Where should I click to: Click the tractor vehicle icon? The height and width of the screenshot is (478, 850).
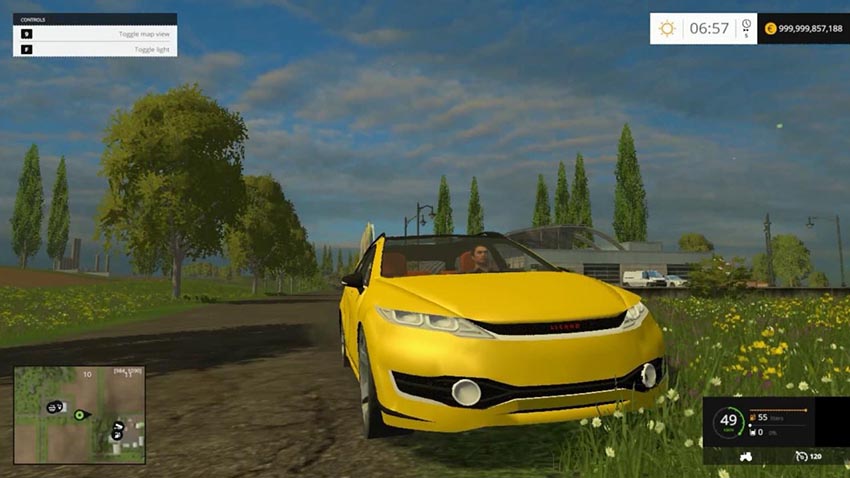(745, 456)
